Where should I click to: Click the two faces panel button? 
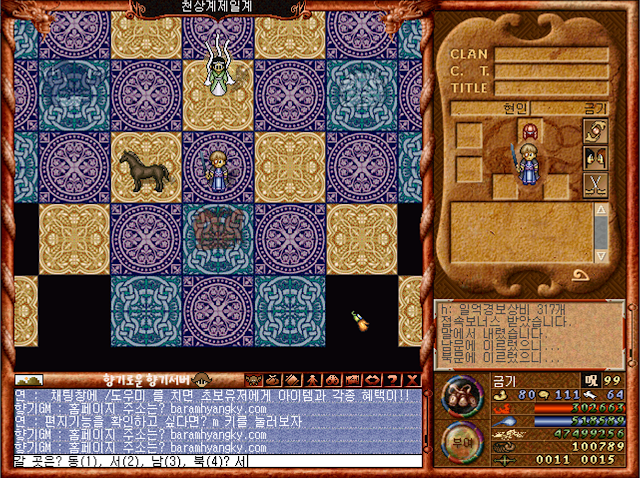pyautogui.click(x=595, y=158)
